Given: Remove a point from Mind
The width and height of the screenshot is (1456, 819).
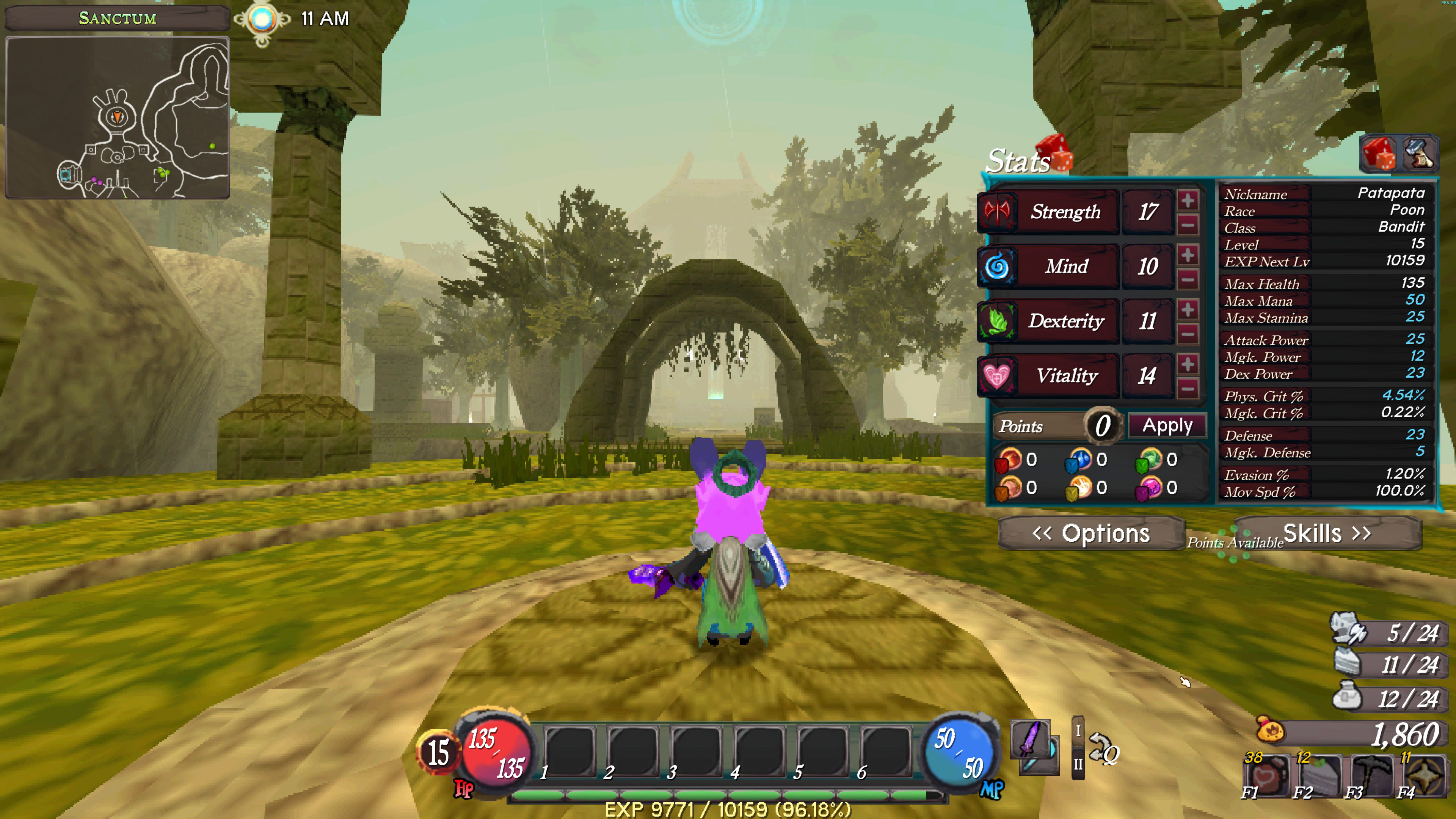Looking at the screenshot, I should [x=1188, y=279].
